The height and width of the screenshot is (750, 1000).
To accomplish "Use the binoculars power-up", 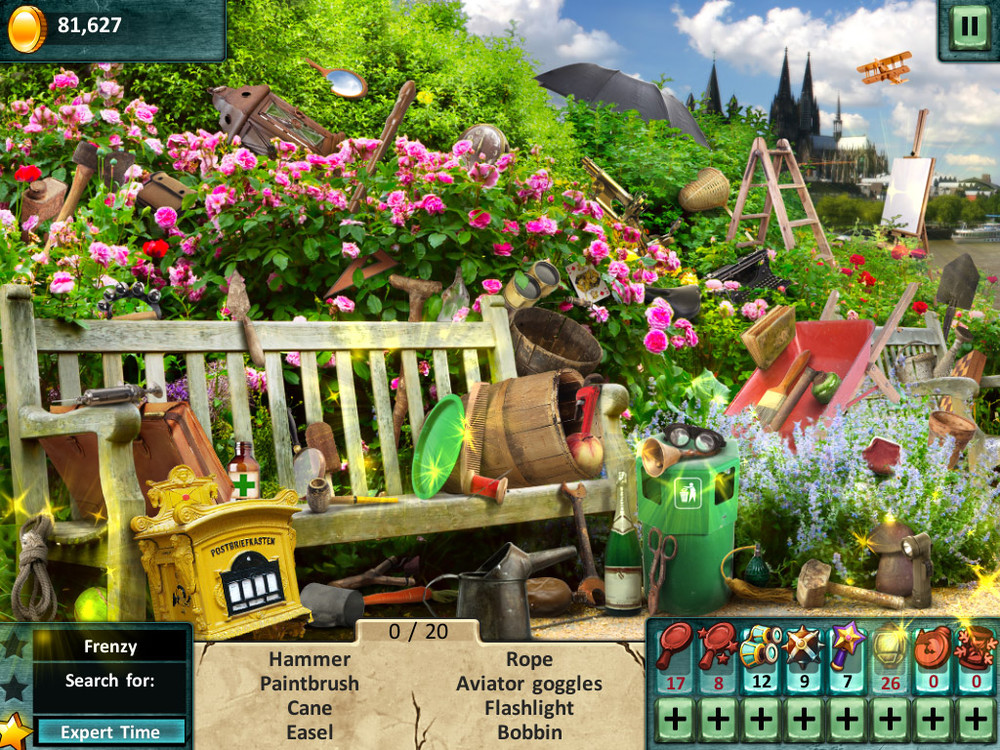I will (760, 647).
